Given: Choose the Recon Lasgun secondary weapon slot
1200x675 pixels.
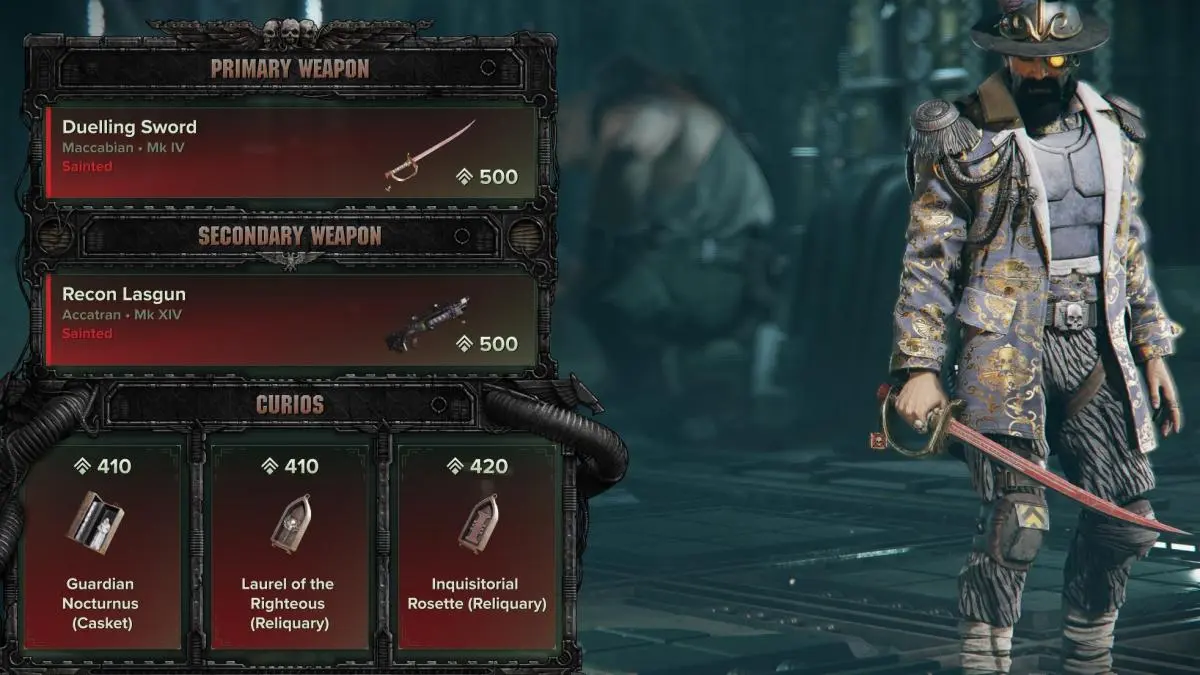Looking at the screenshot, I should pyautogui.click(x=292, y=319).
